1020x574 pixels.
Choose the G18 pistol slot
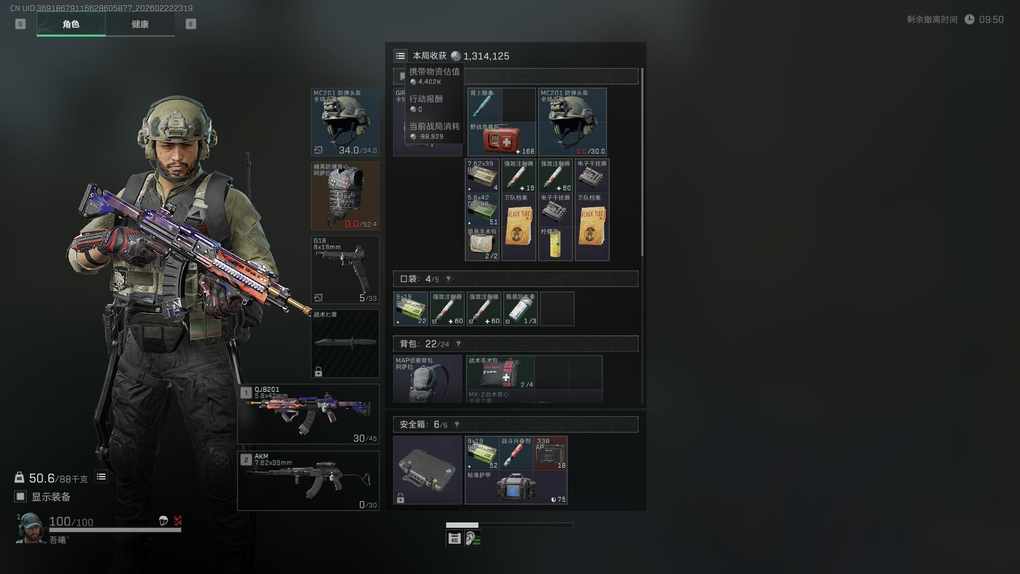(x=346, y=270)
